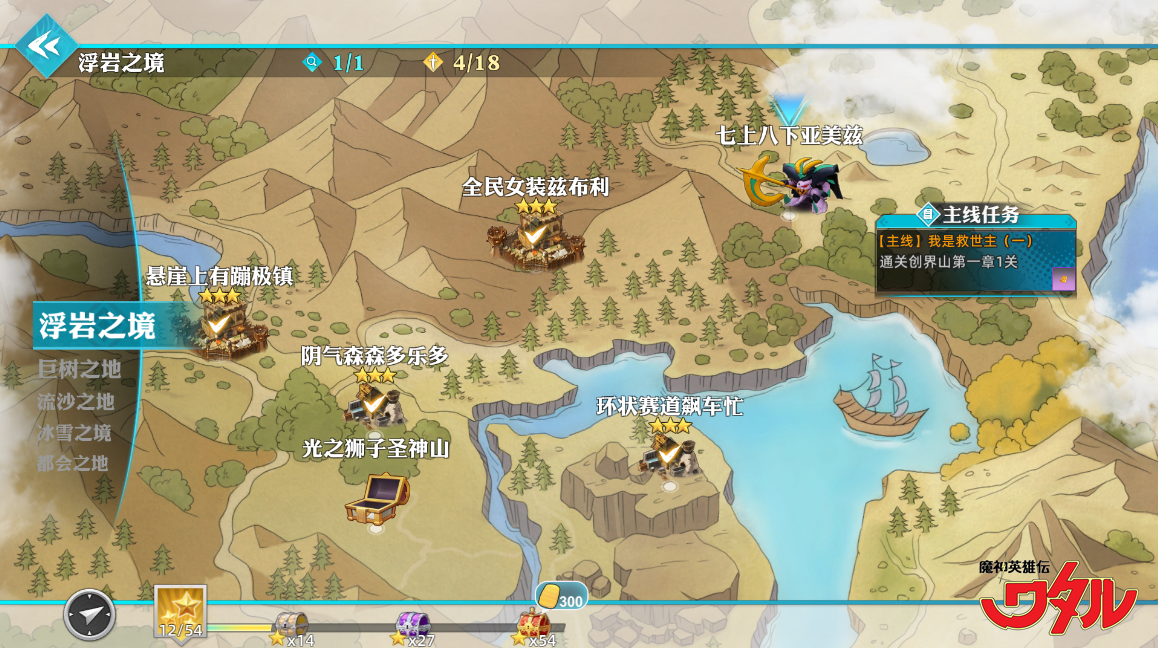The height and width of the screenshot is (648, 1158).
Task: Switch to the 流沙之地 region
Action: (x=76, y=402)
